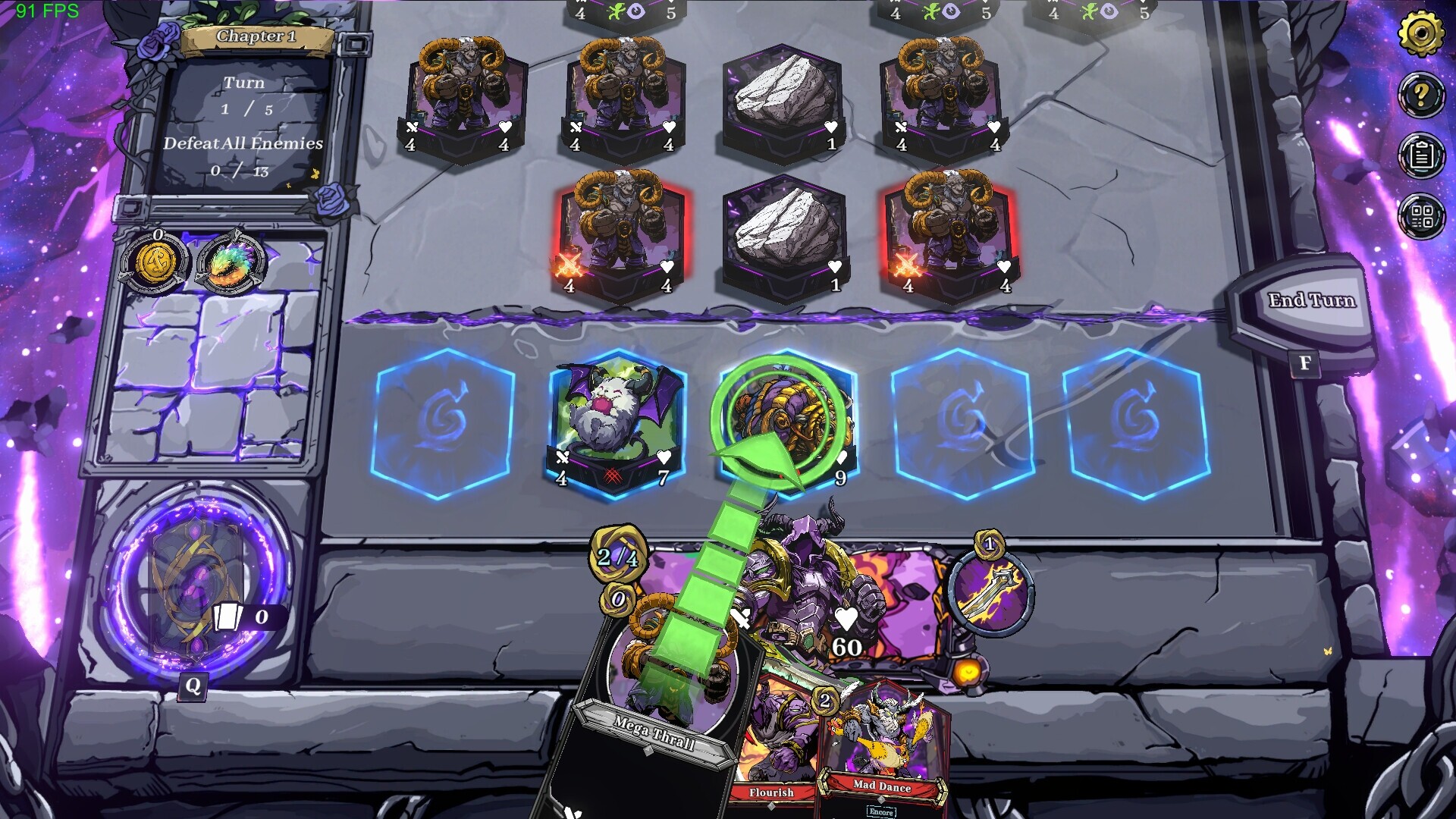Click the End Turn button

point(1310,302)
